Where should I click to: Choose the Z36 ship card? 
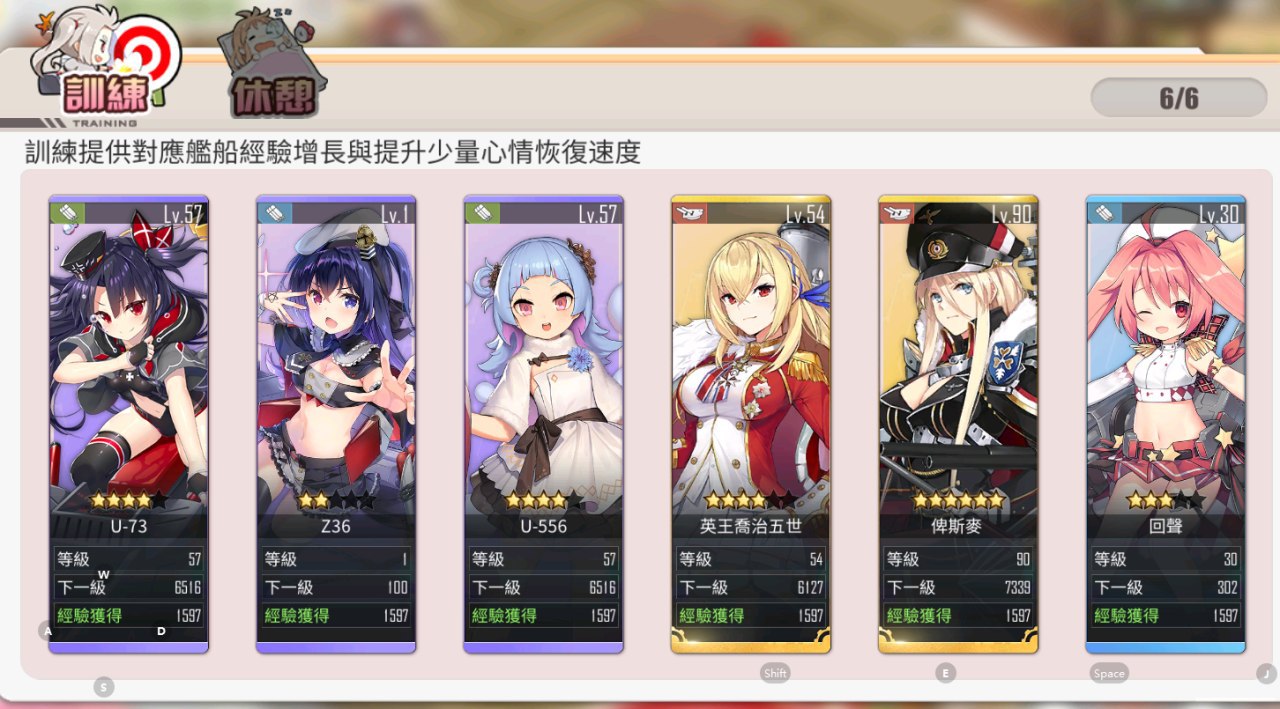tap(336, 400)
